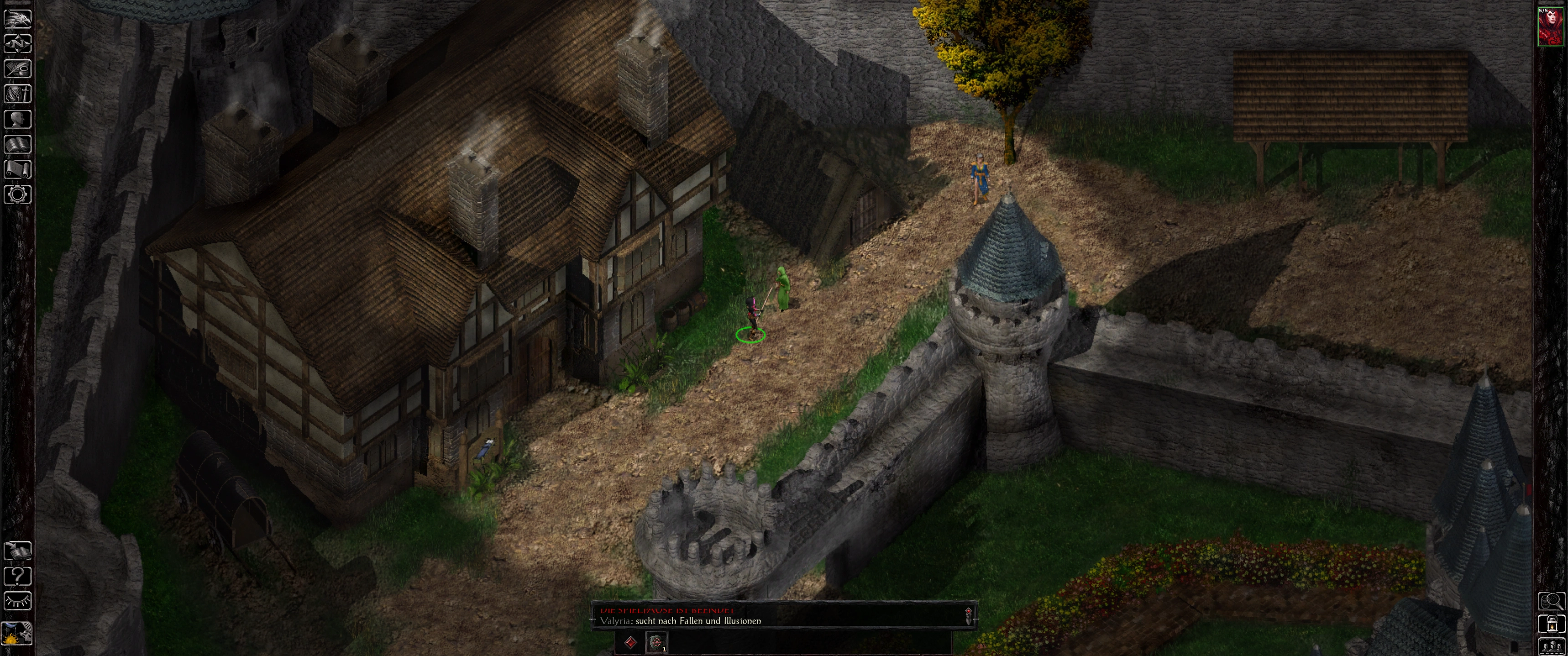
Task: Show the character record head icon
Action: pos(18,118)
